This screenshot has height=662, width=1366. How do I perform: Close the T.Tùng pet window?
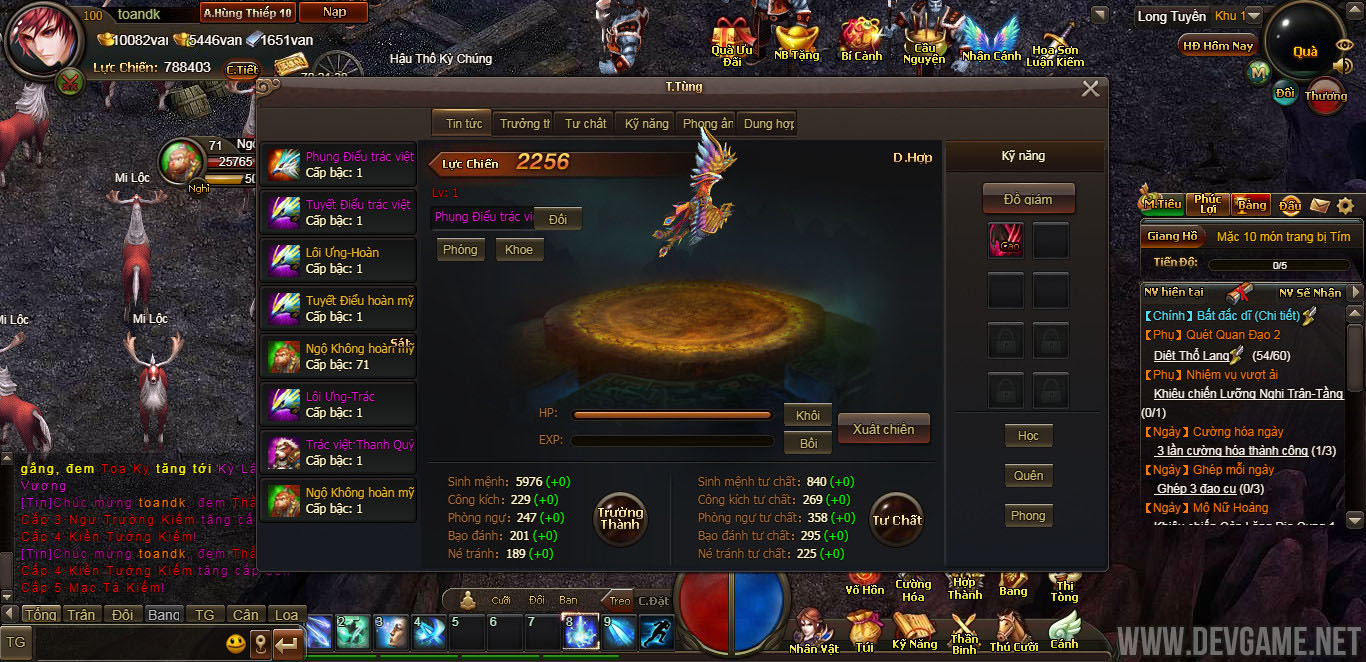(x=1090, y=89)
